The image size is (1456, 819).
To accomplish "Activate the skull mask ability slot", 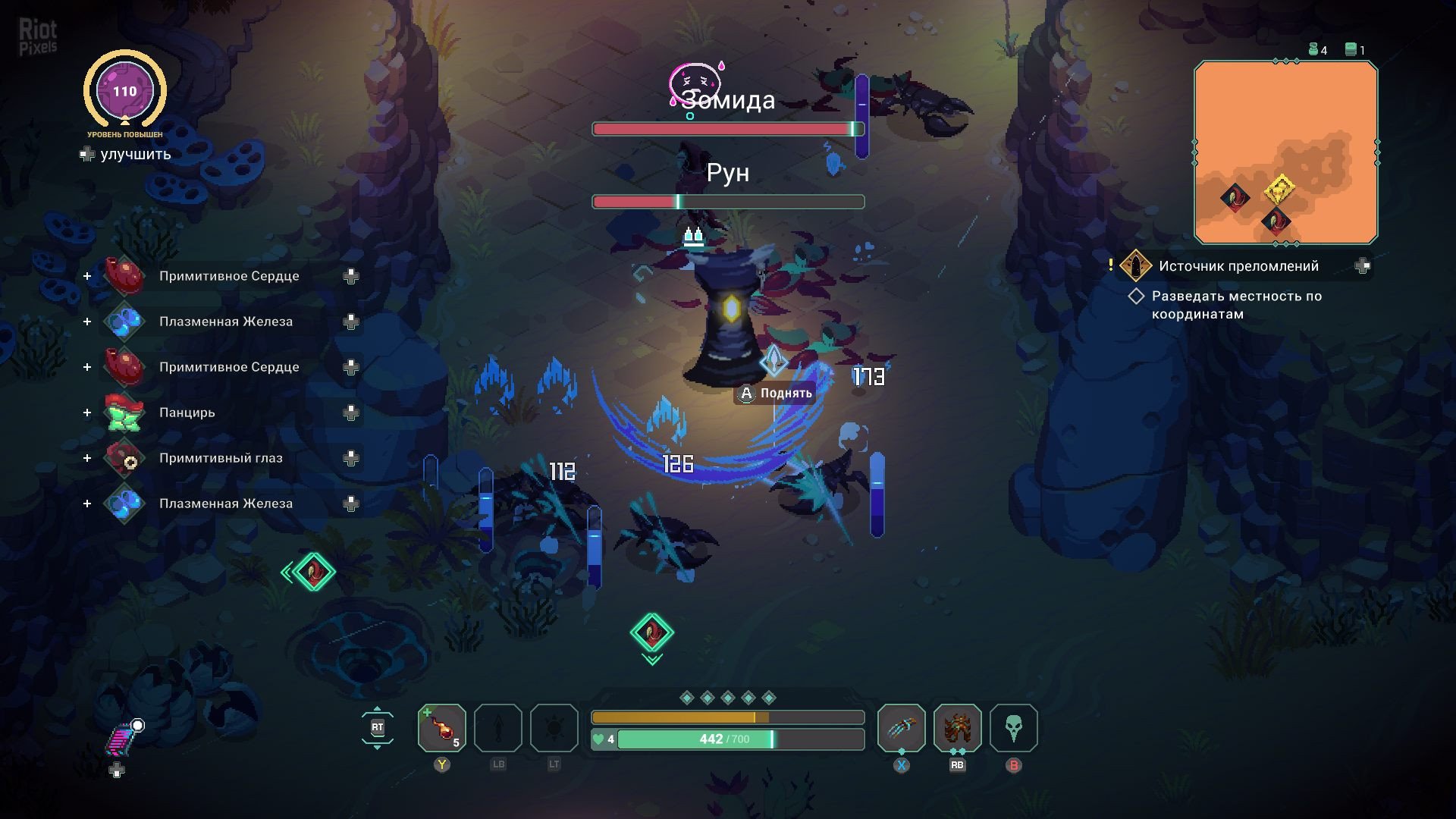I will pos(1013,728).
